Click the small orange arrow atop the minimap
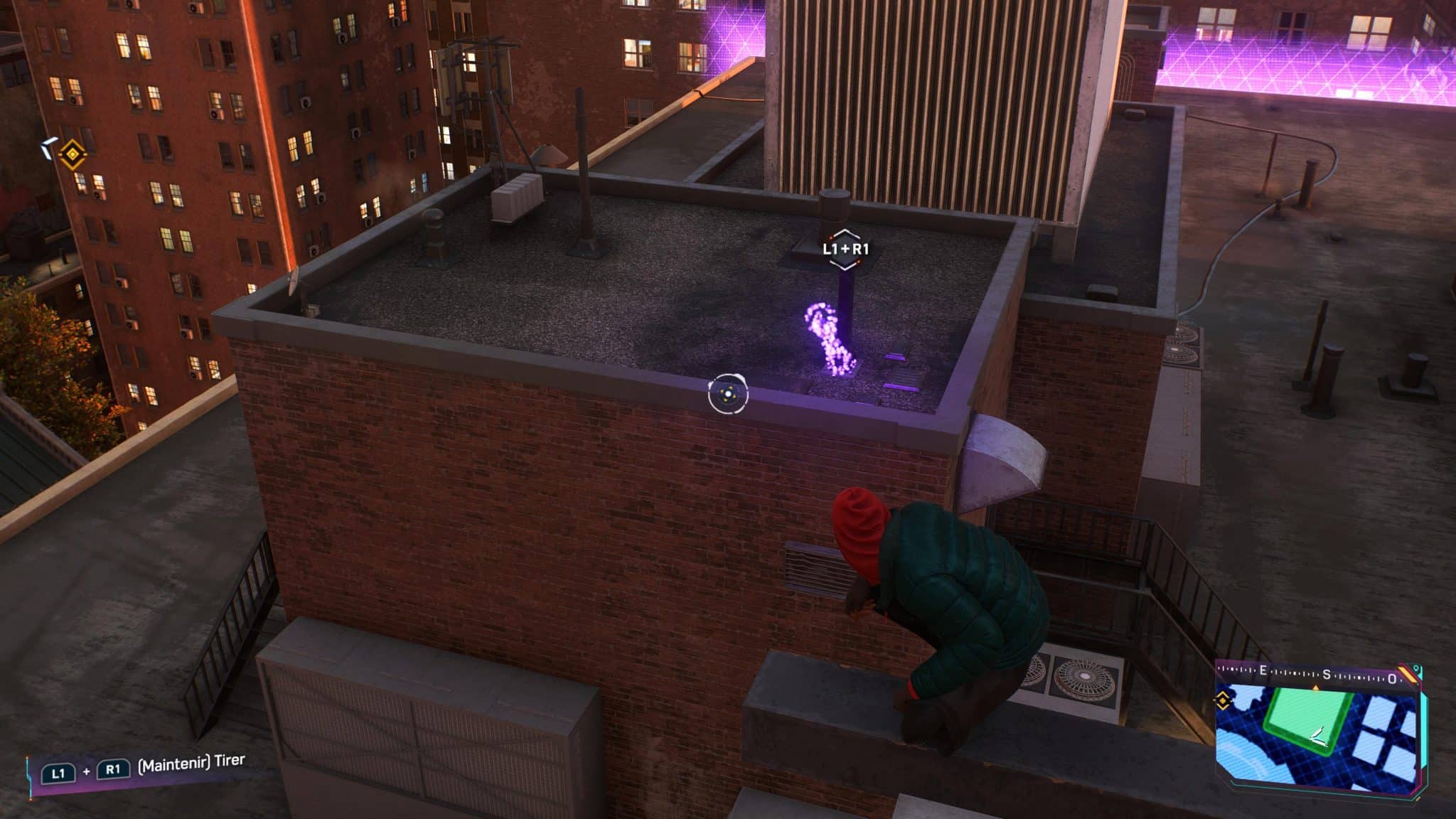1456x819 pixels. tap(1316, 687)
